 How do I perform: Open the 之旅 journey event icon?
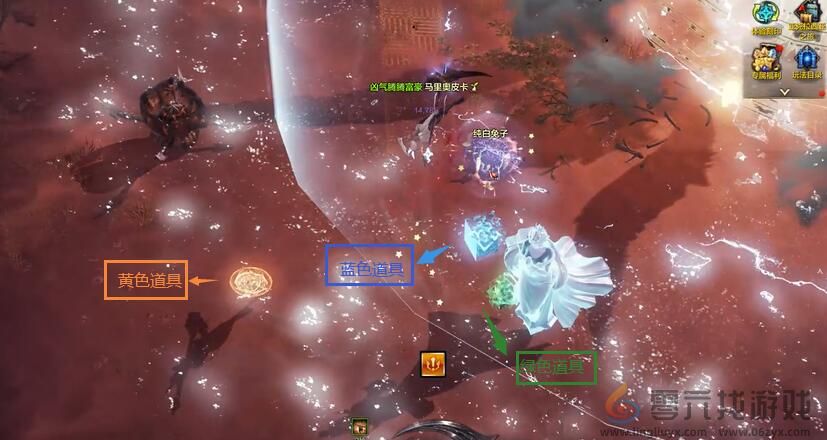pos(806,19)
